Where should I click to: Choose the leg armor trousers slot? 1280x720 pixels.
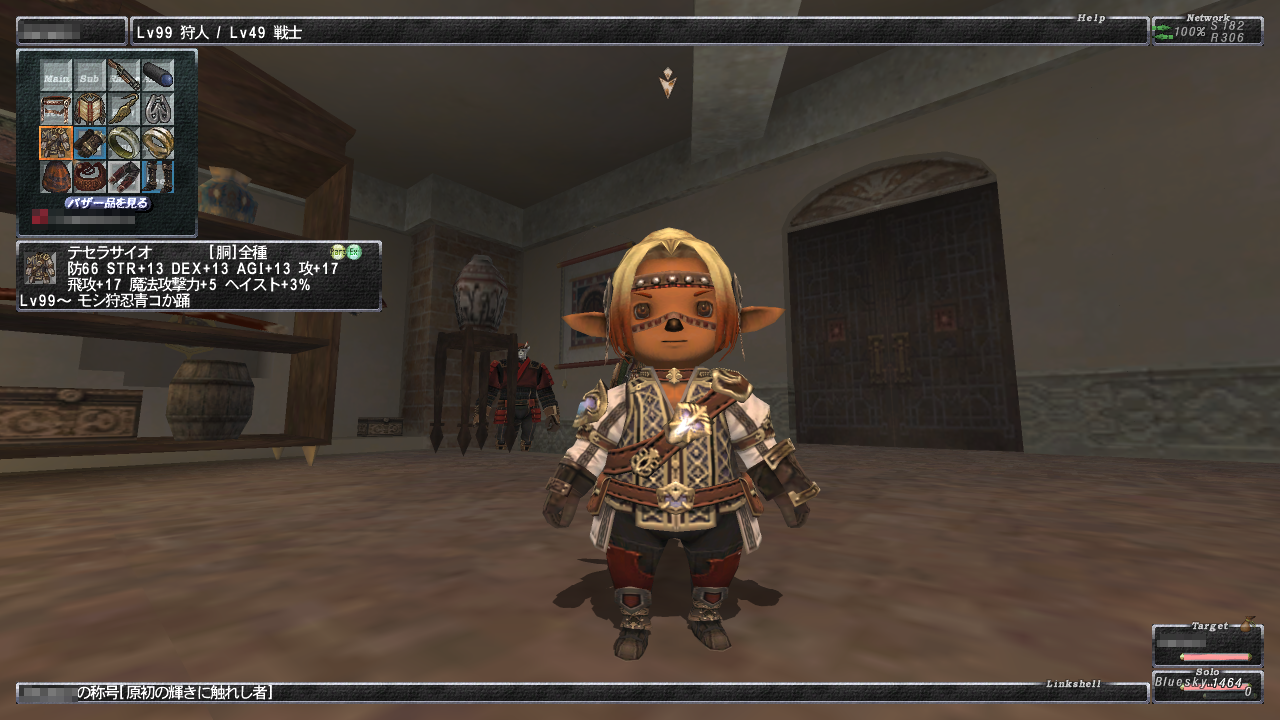pyautogui.click(x=123, y=177)
